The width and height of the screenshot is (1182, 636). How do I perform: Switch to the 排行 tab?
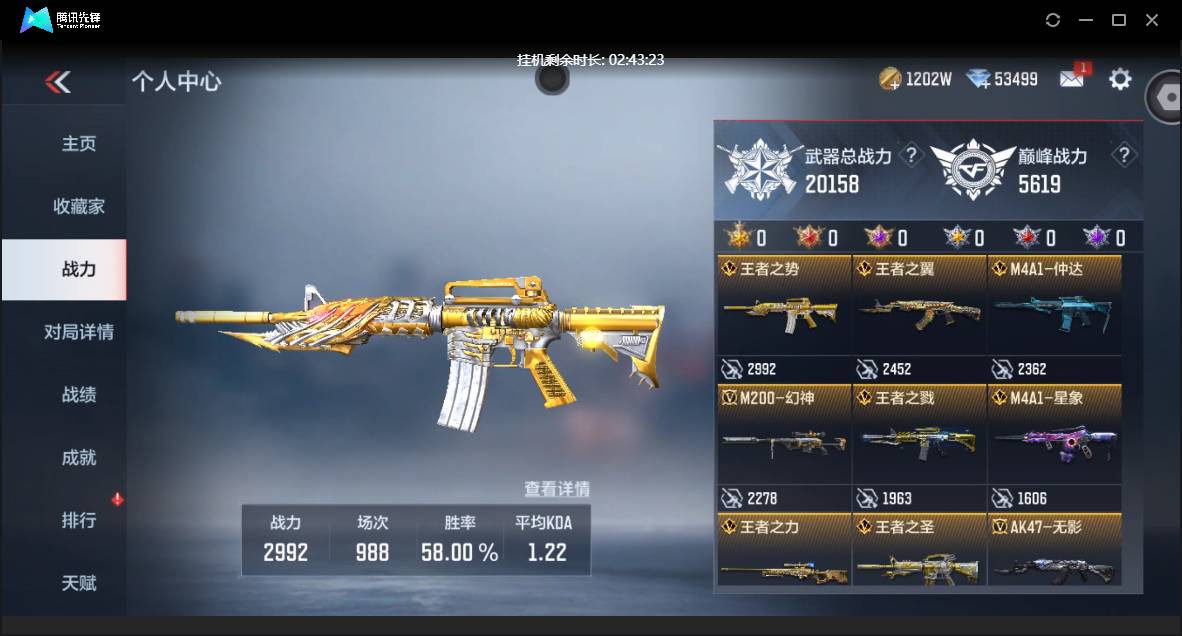coord(79,521)
